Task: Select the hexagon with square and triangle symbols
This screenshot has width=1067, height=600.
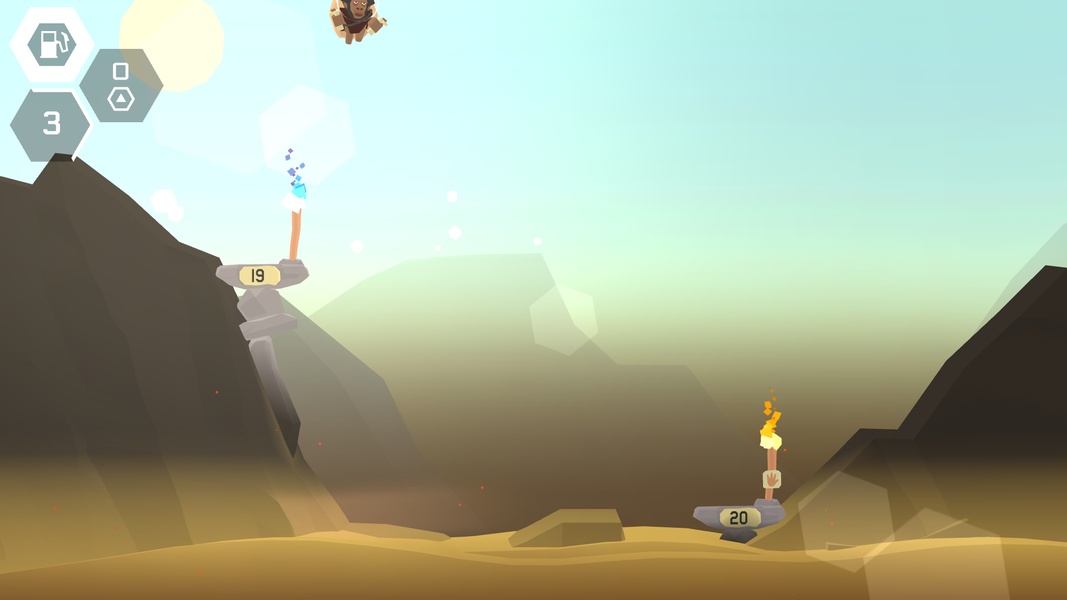Action: [121, 86]
